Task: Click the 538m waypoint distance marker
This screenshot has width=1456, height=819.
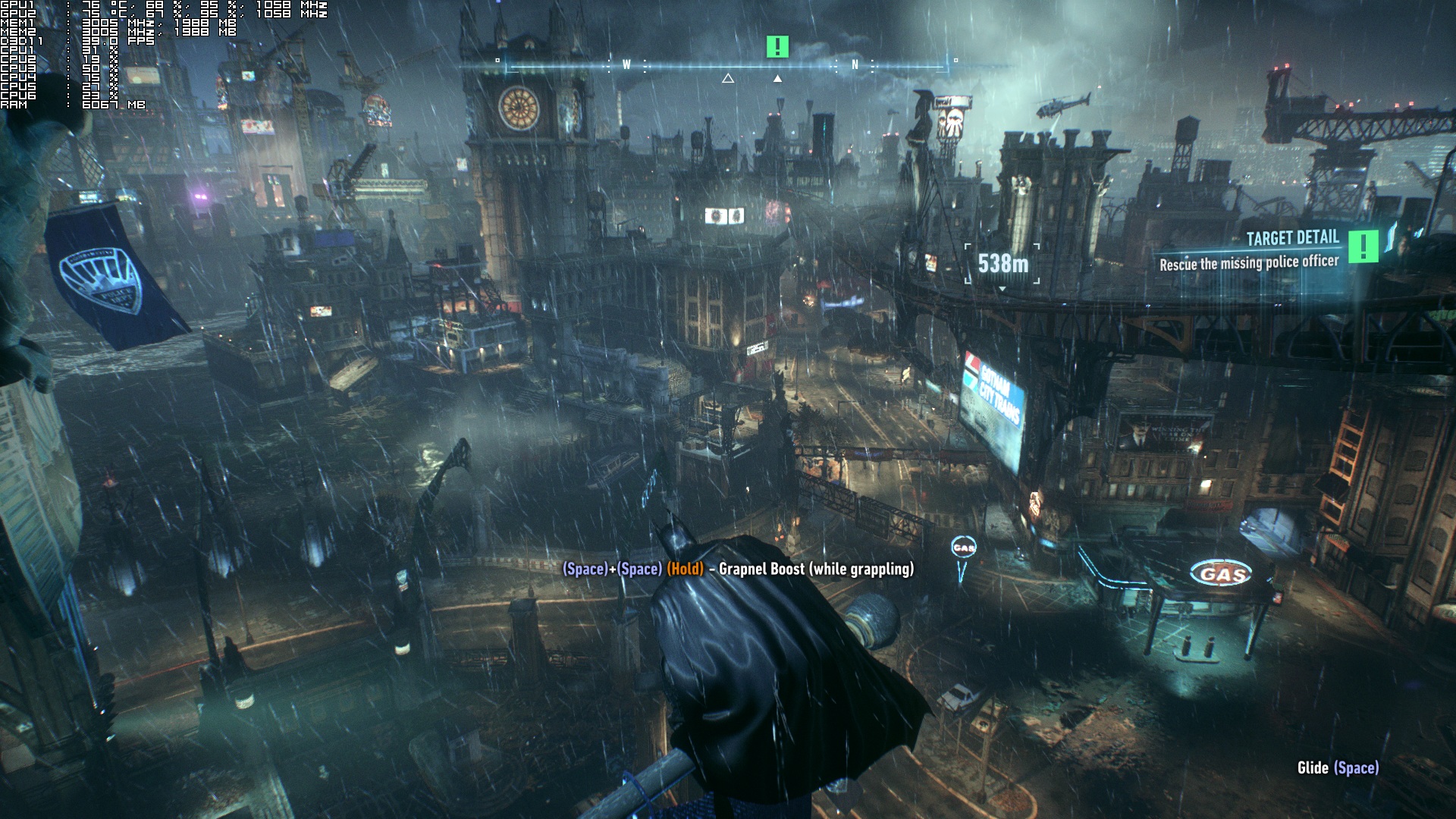Action: [1003, 264]
